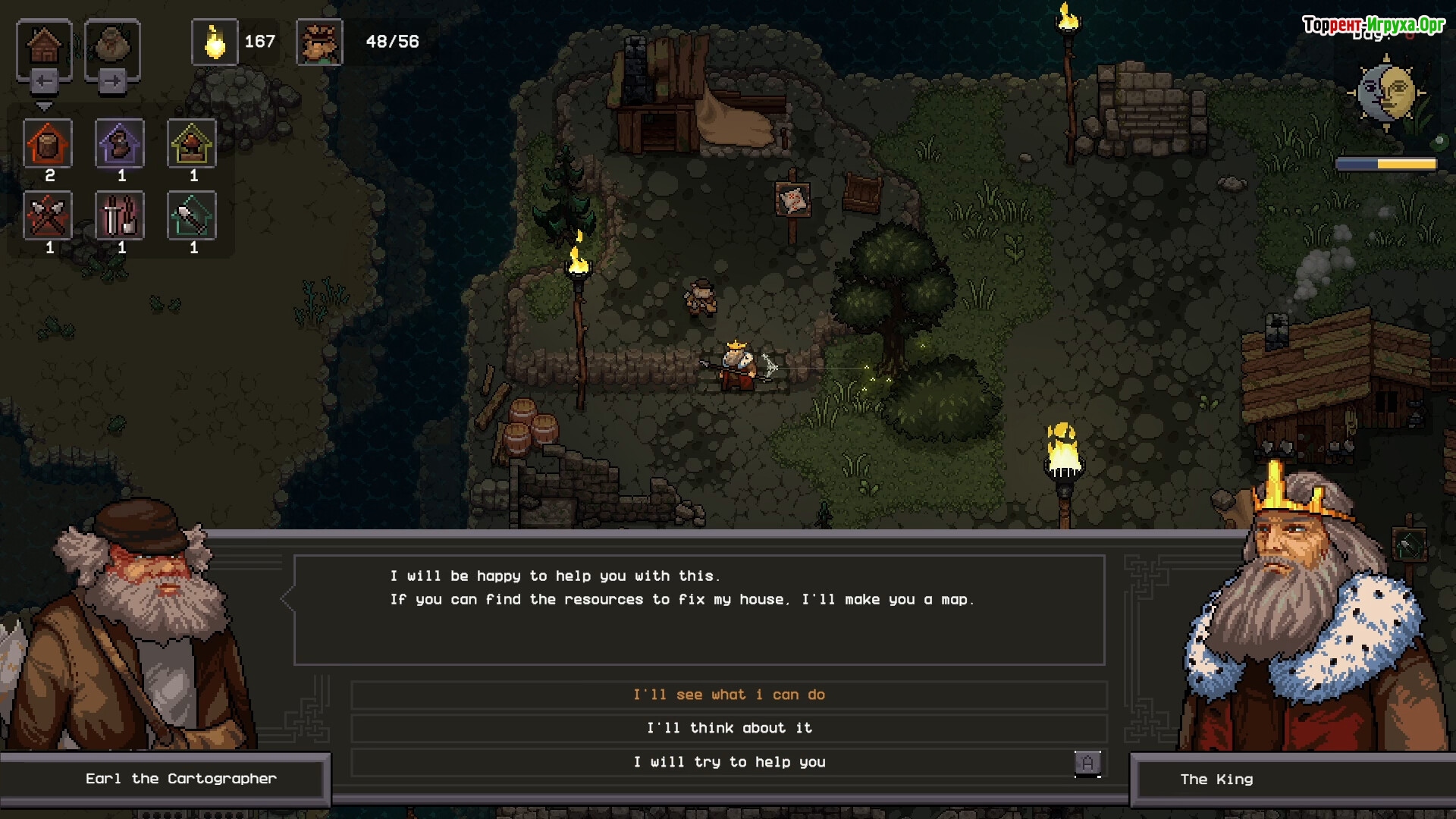Select the purple leather boot building icon
The image size is (1456, 819).
pos(120,143)
